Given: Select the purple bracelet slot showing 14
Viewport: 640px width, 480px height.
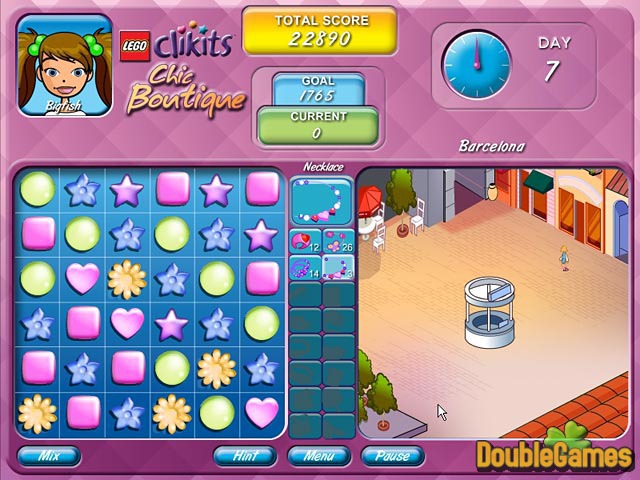Looking at the screenshot, I should [305, 267].
